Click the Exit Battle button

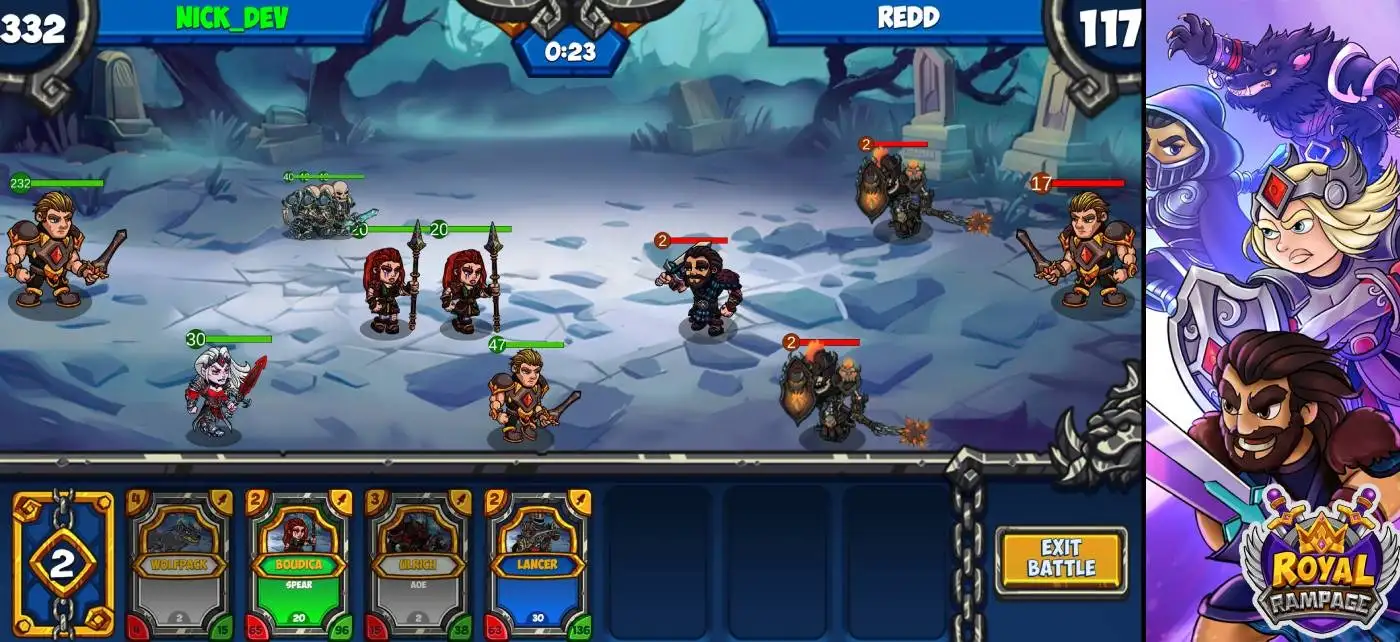(x=1061, y=560)
